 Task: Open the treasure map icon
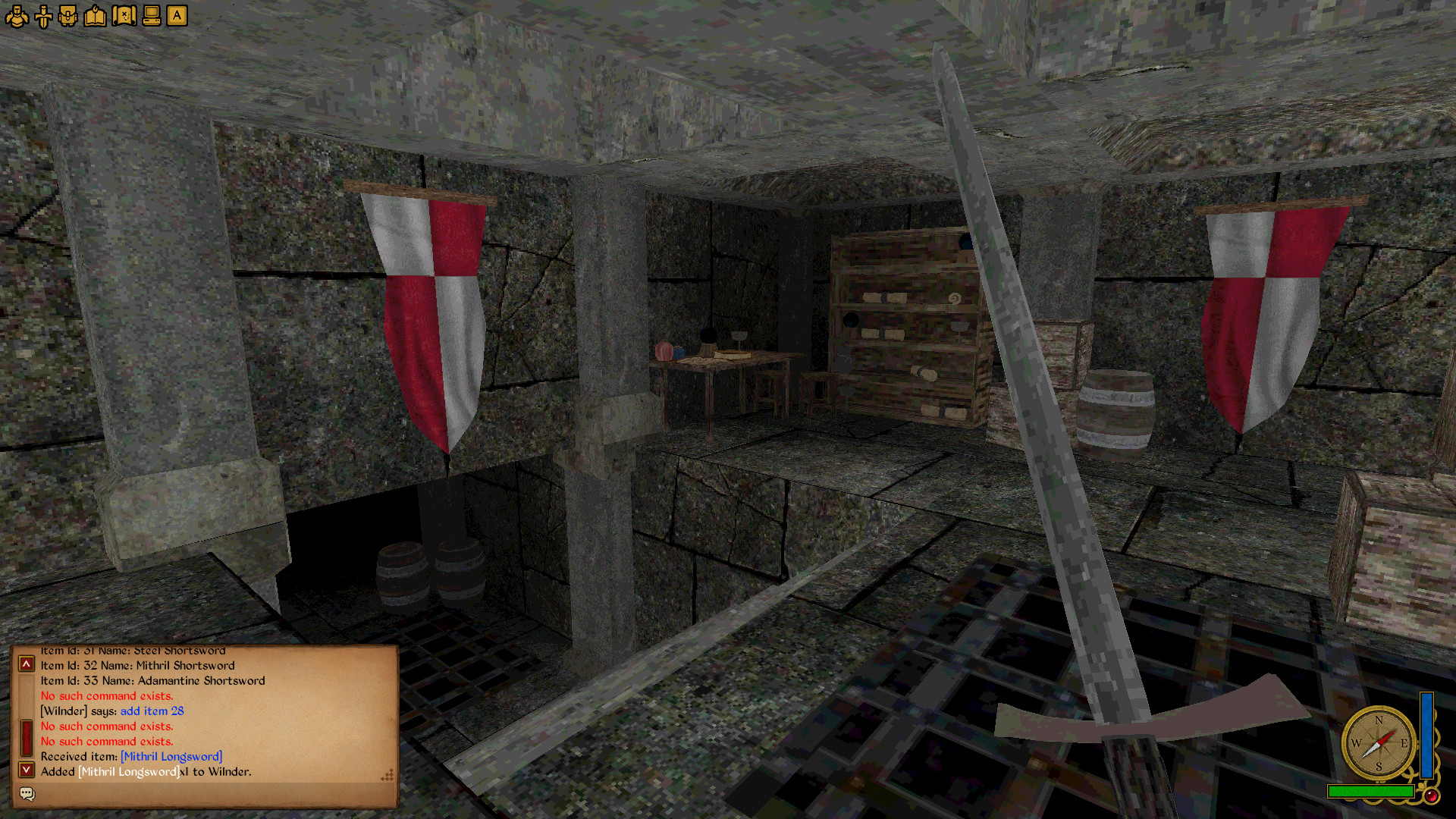click(124, 16)
